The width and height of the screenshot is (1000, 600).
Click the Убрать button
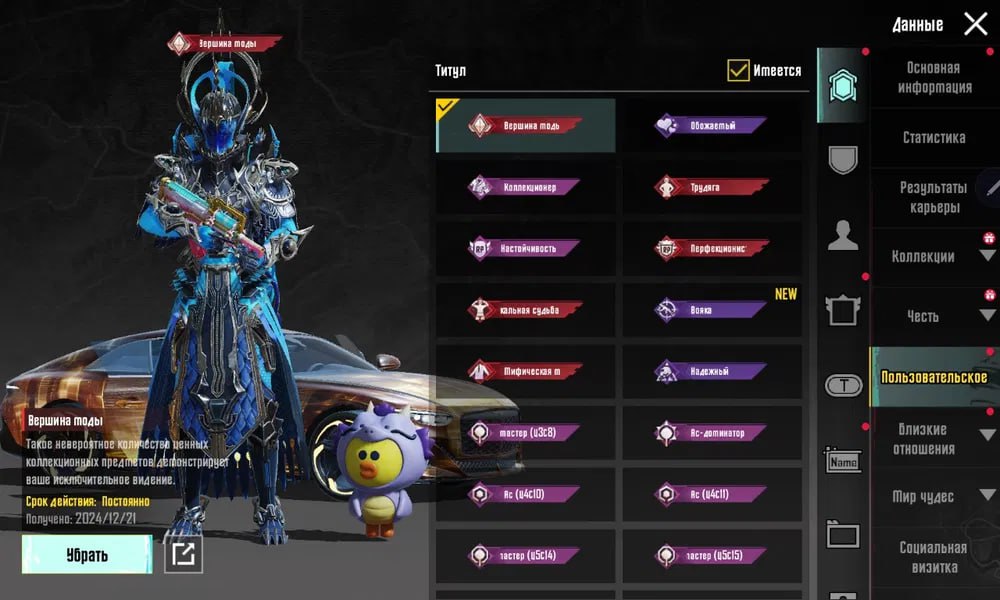coord(87,554)
